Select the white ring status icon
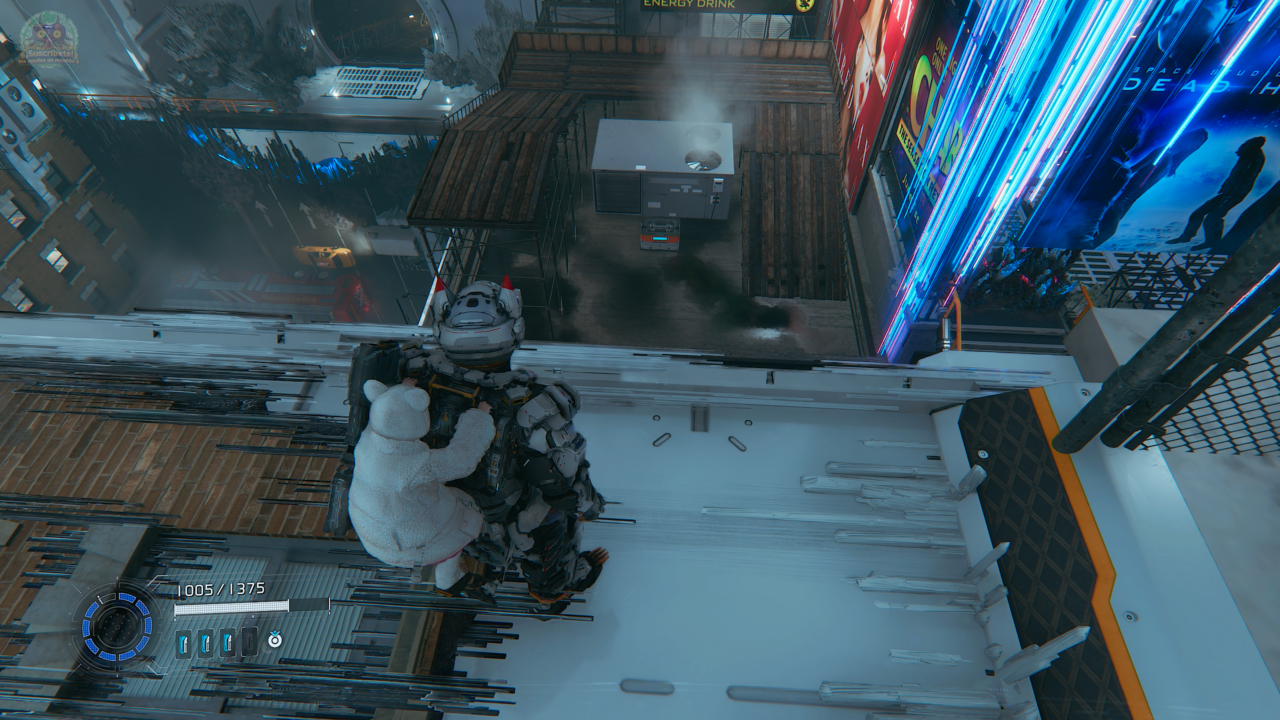Screen dimensions: 1280x720 pos(275,640)
